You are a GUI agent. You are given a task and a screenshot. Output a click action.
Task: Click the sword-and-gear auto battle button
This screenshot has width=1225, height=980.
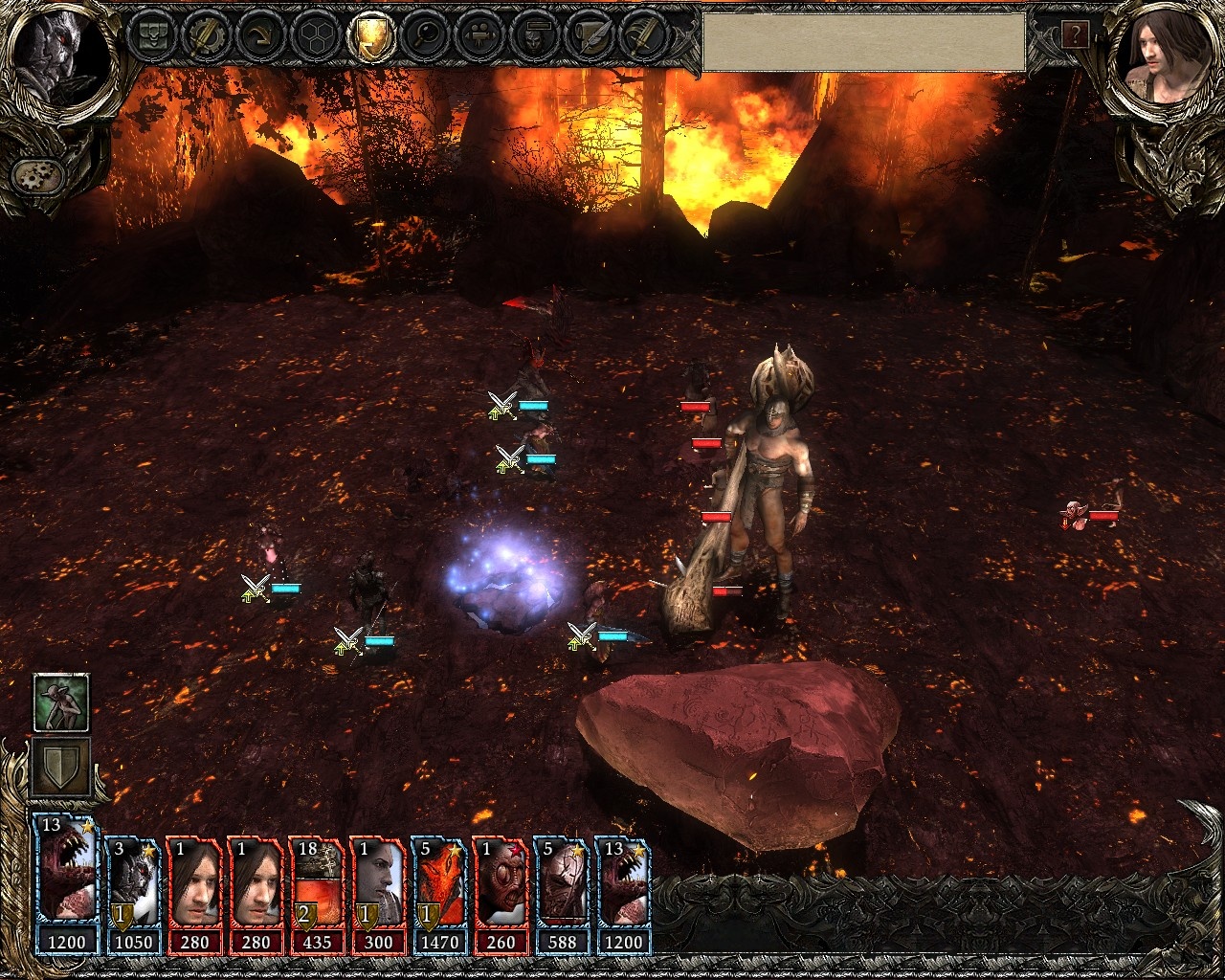pos(204,36)
